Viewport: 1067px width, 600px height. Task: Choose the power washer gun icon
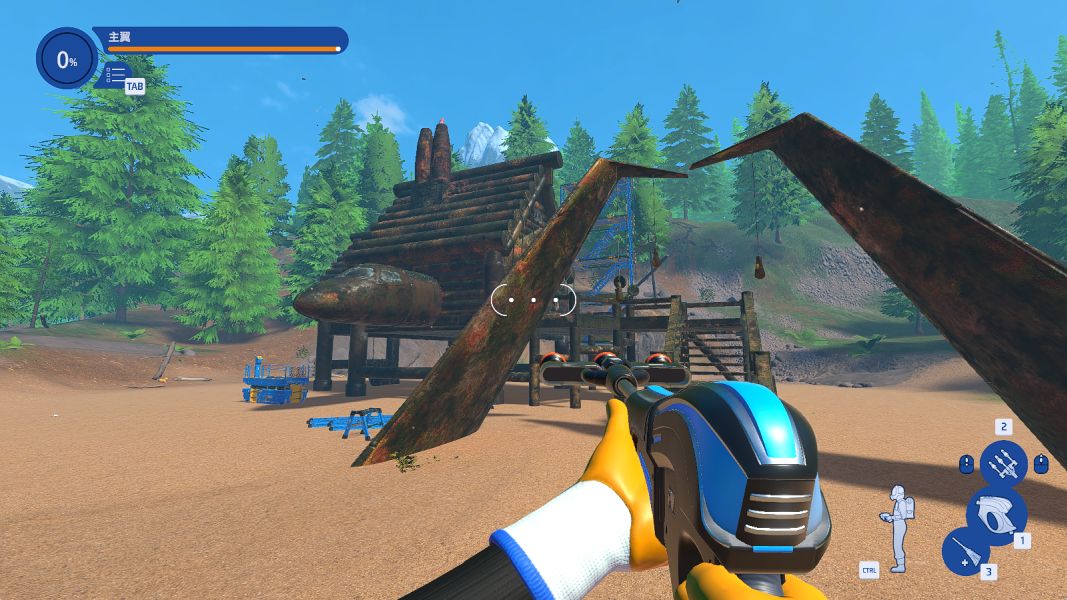pyautogui.click(x=996, y=514)
